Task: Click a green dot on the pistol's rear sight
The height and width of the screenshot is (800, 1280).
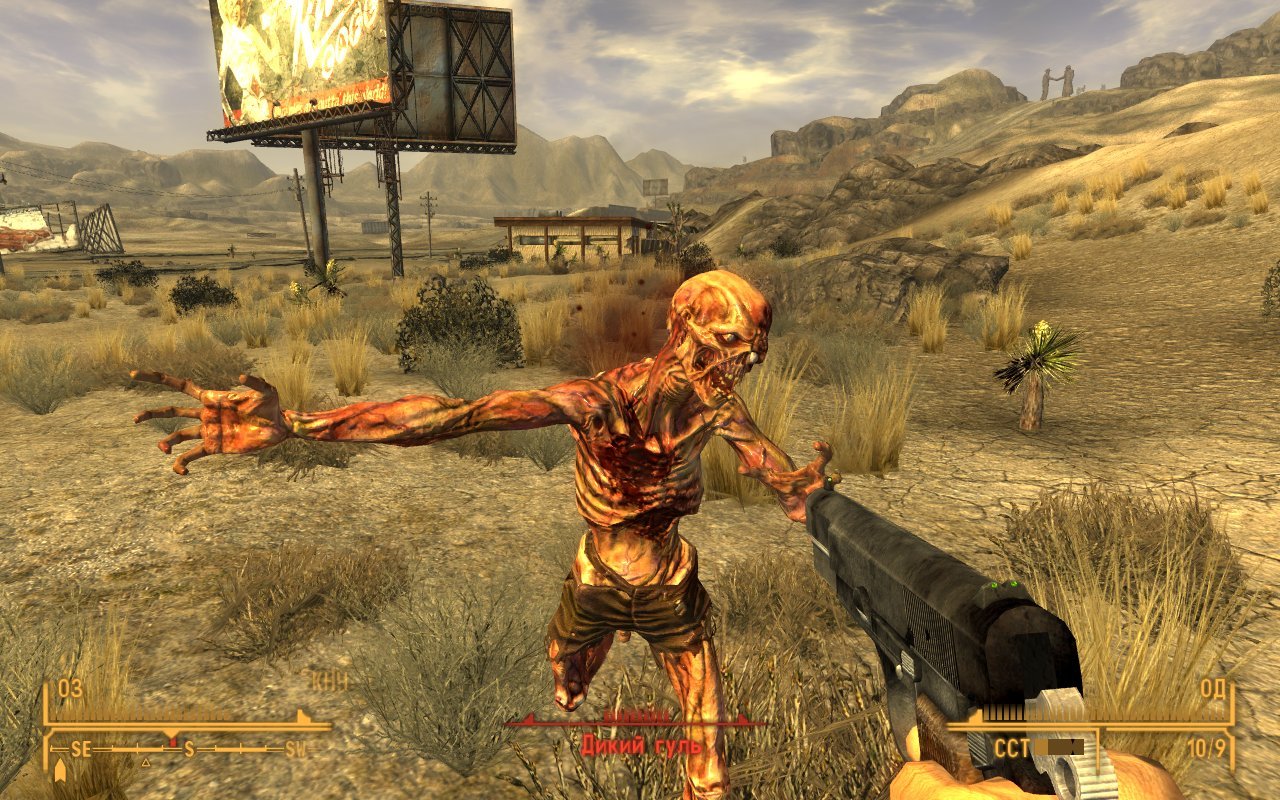Action: click(x=995, y=585)
